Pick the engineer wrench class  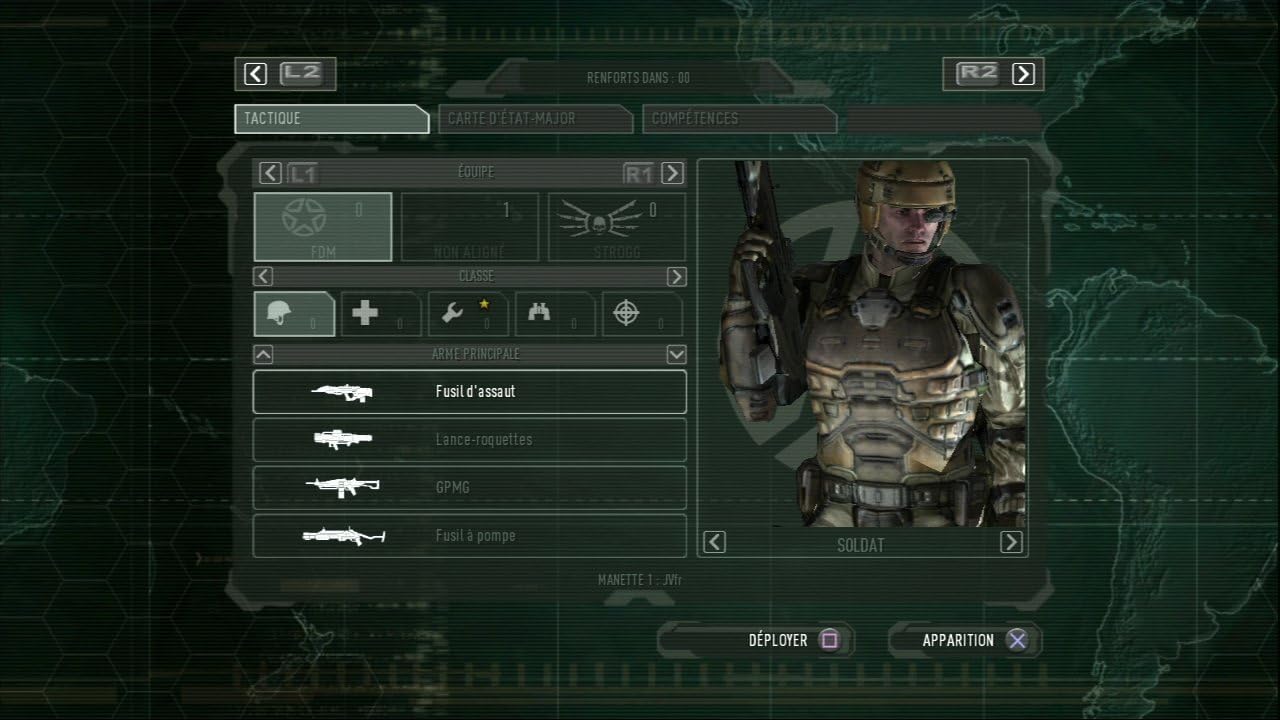[x=467, y=314]
